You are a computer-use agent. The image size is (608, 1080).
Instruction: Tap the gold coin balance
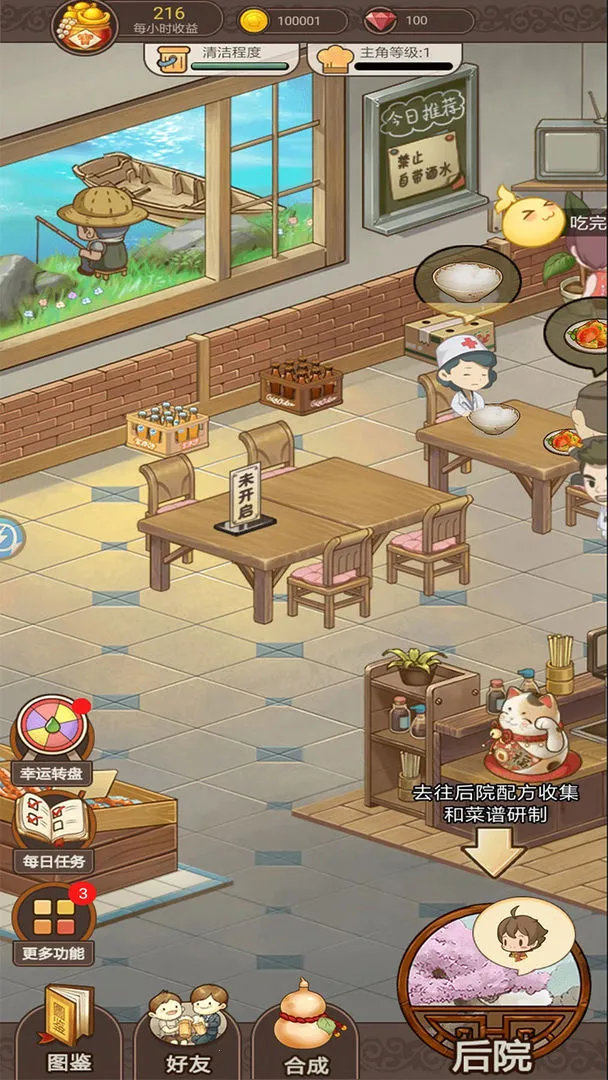(x=293, y=21)
